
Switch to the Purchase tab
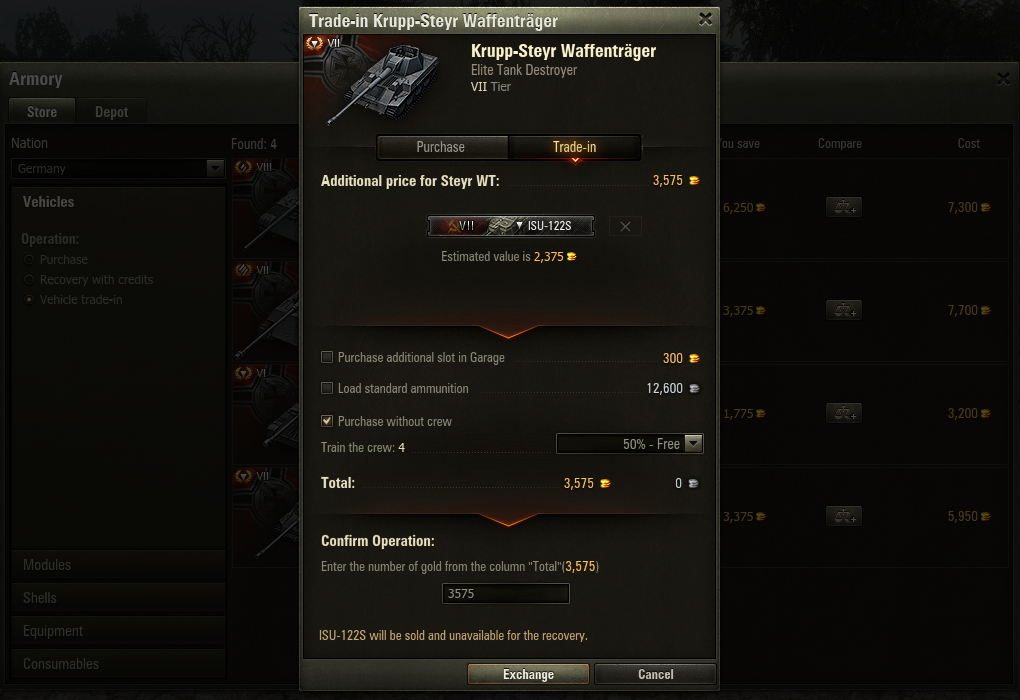click(441, 147)
